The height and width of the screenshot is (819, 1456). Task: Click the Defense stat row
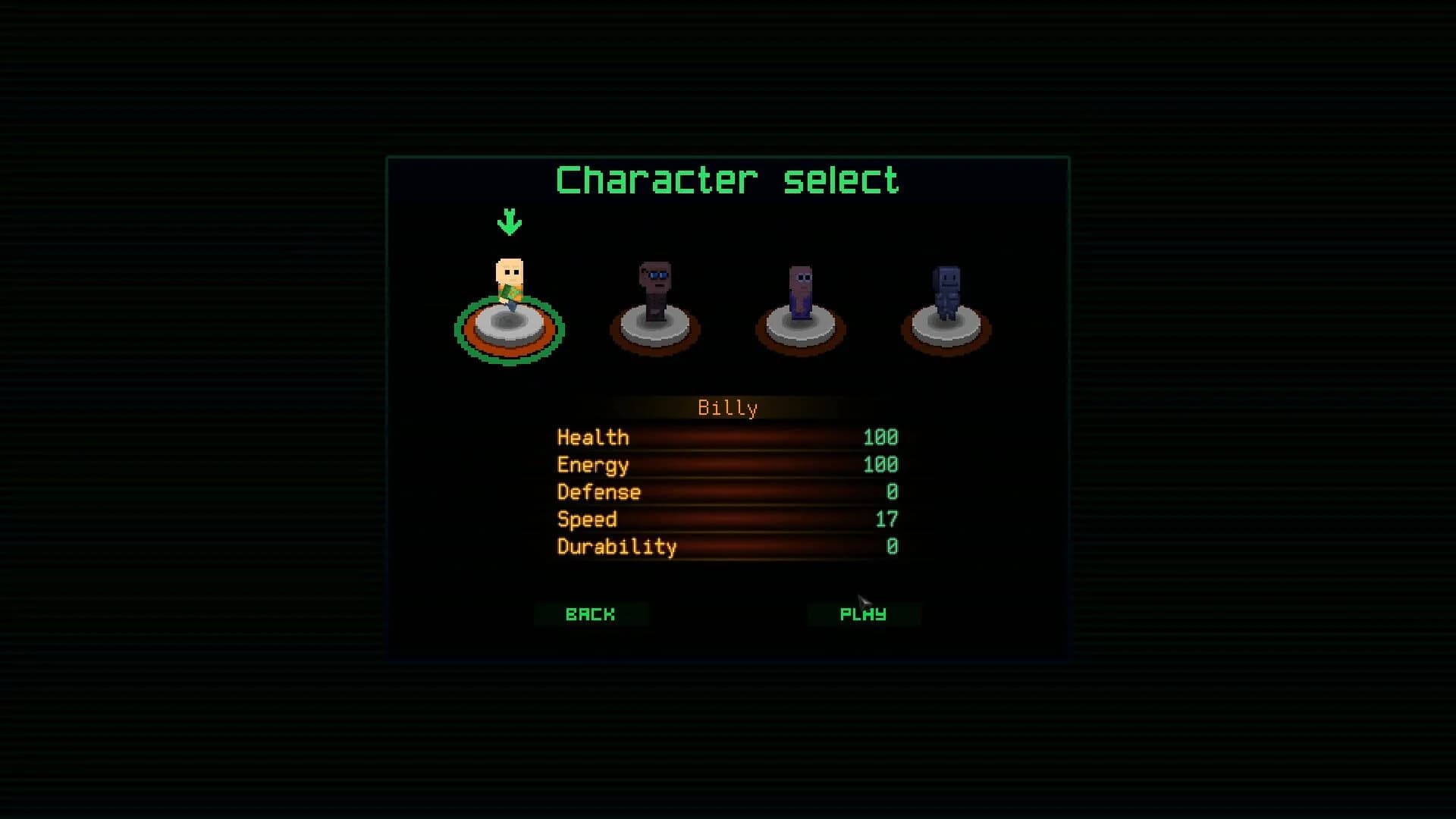click(x=728, y=492)
